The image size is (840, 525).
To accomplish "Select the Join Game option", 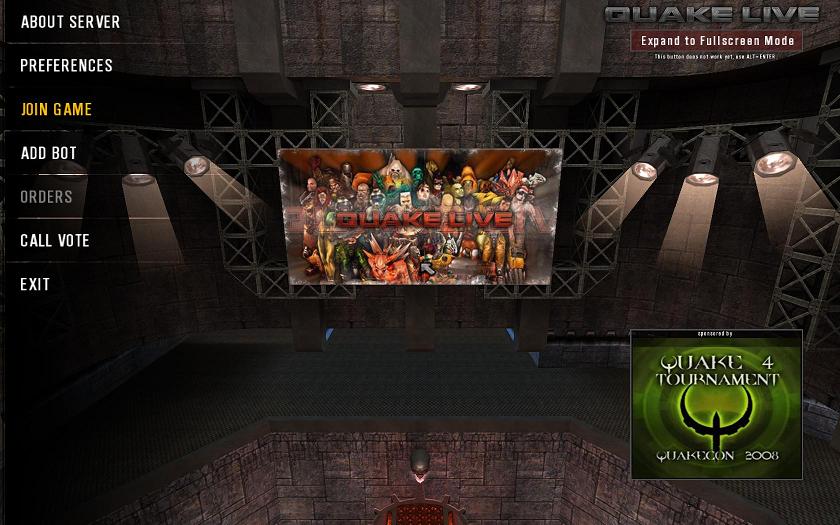I will point(56,110).
